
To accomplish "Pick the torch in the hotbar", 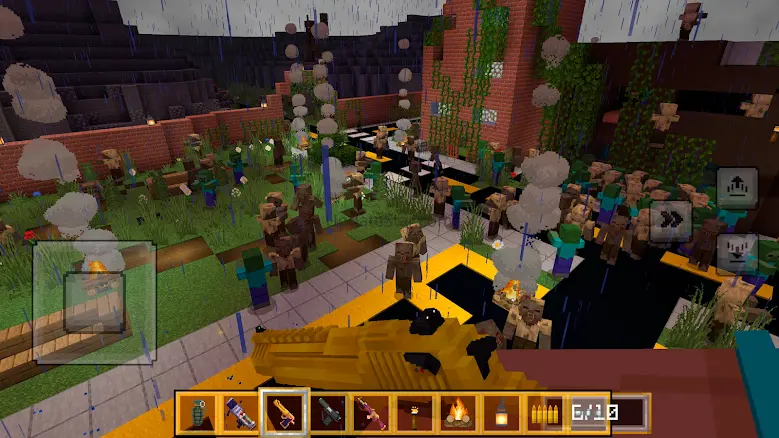I will click(x=413, y=412).
